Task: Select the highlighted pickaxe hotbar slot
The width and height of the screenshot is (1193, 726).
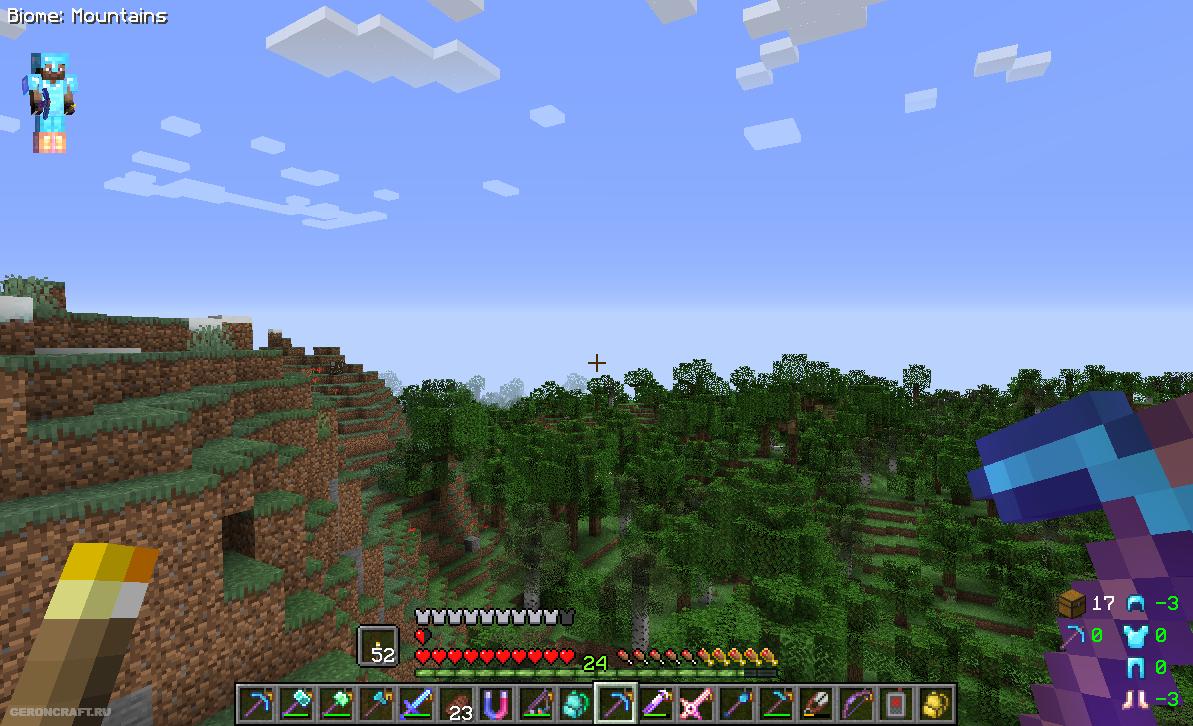Action: click(614, 704)
